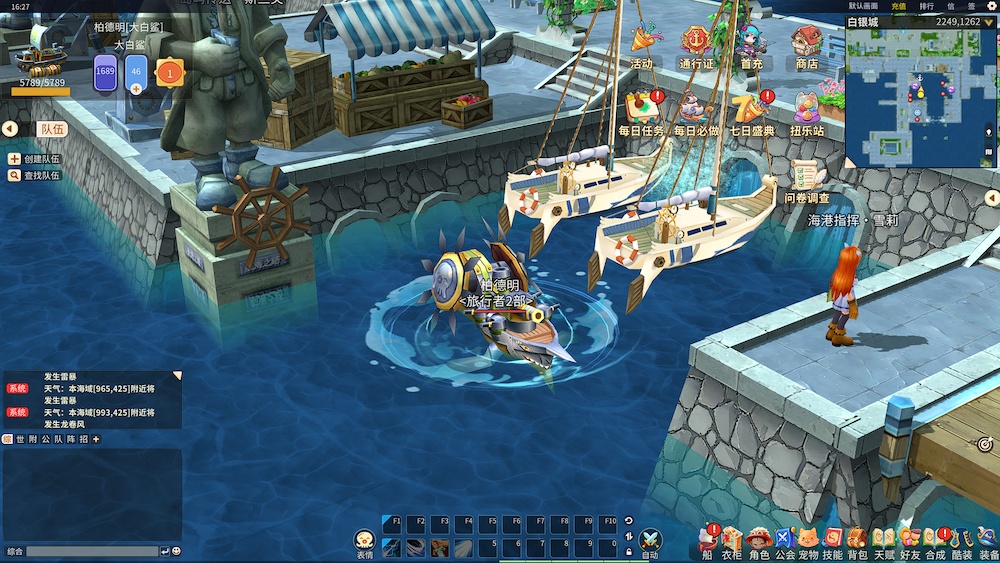Open the 角色 character panel
This screenshot has width=1000, height=563.
click(x=759, y=540)
